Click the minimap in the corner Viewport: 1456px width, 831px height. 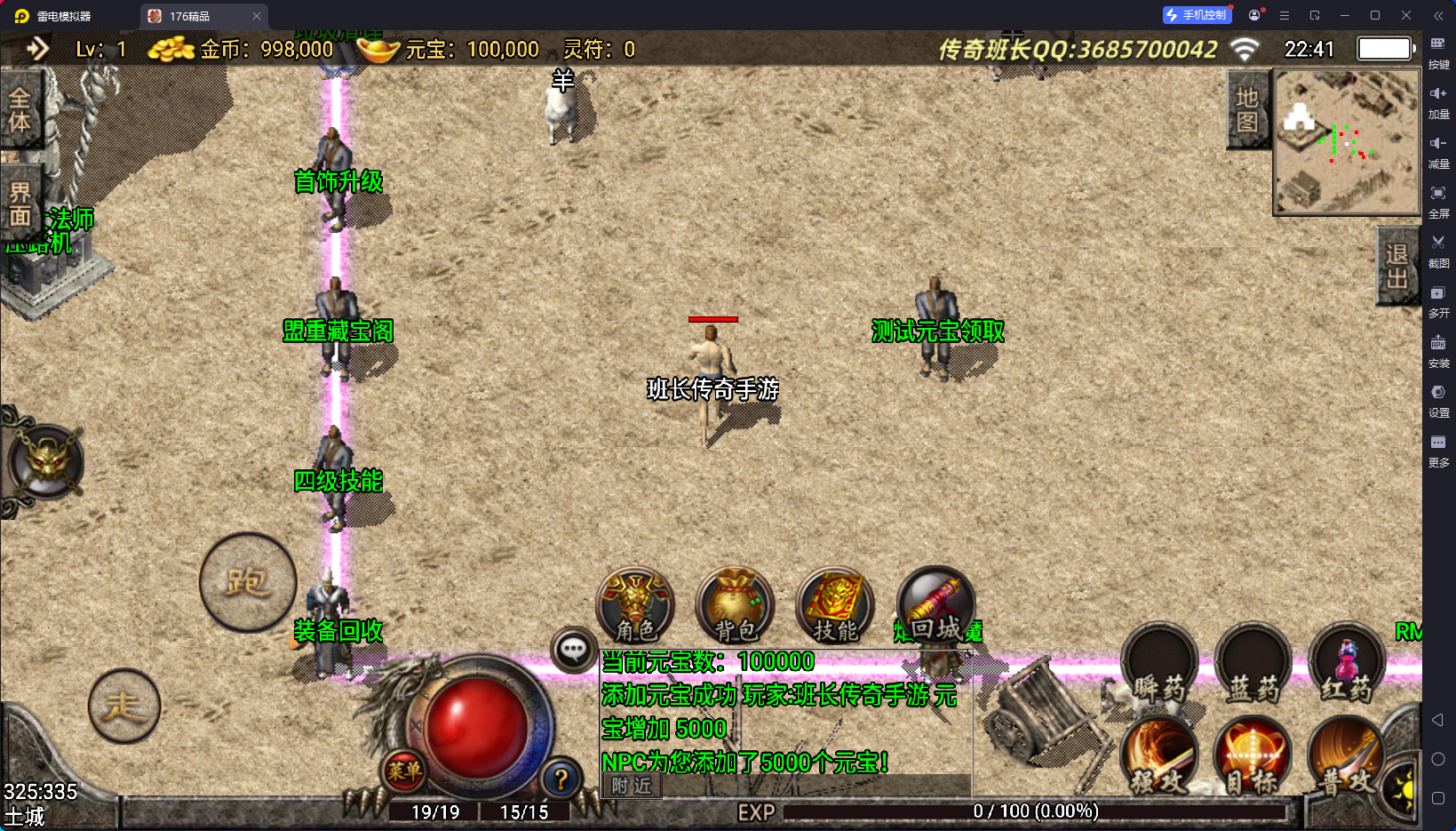(x=1346, y=142)
